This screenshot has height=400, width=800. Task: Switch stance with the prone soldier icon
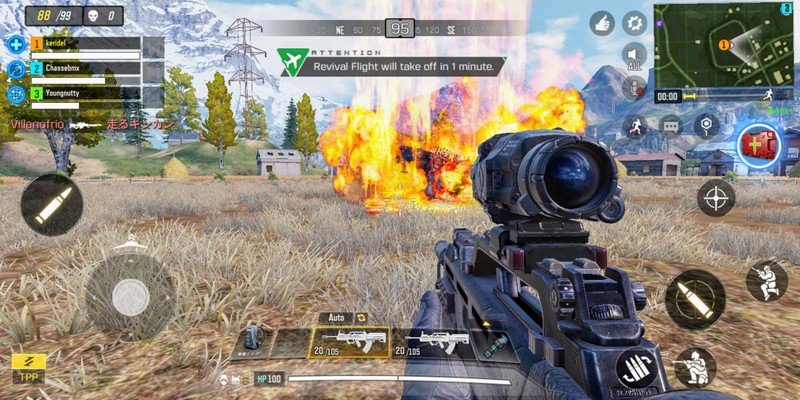pyautogui.click(x=694, y=367)
